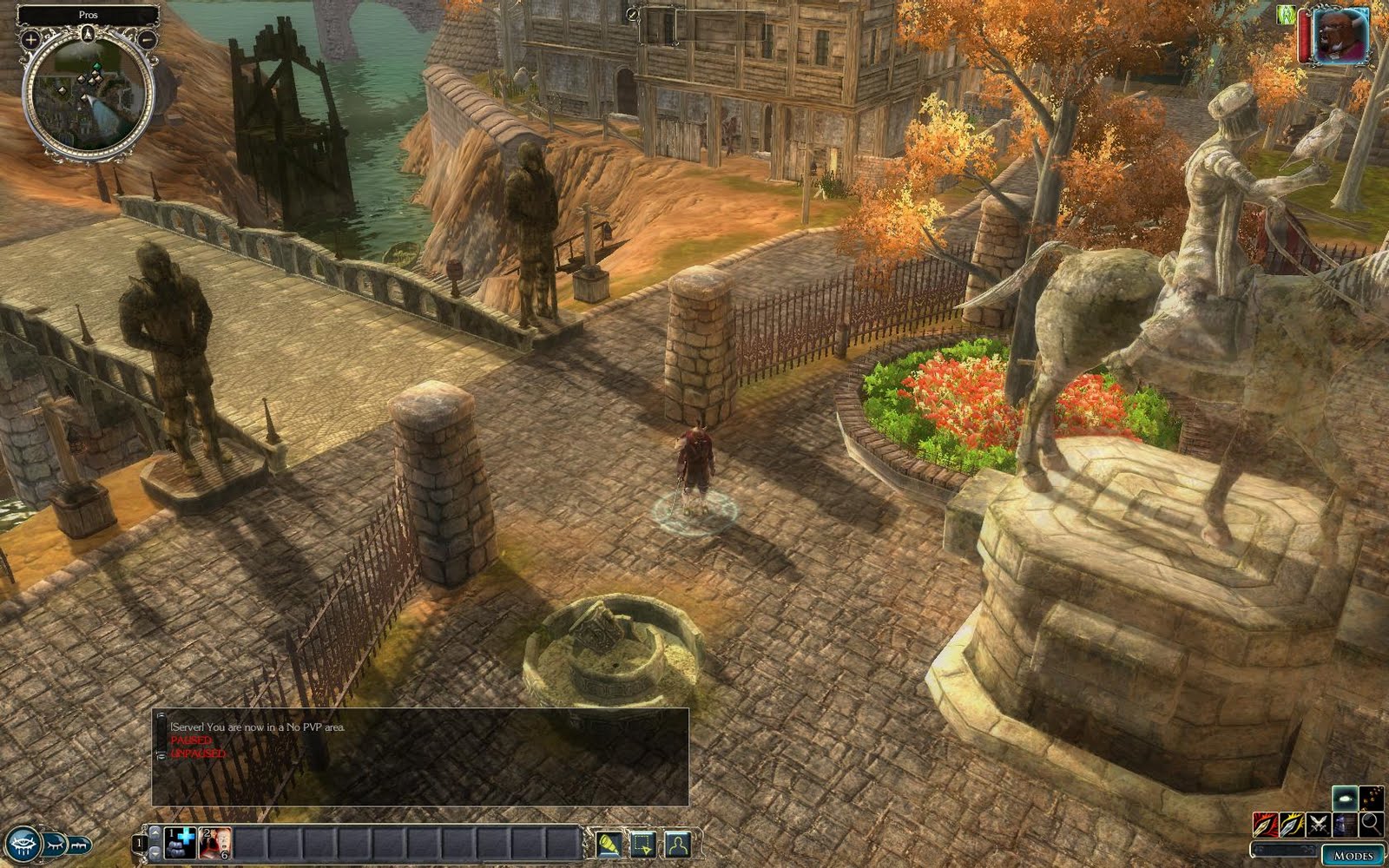Image resolution: width=1389 pixels, height=868 pixels.
Task: Toggle the red flaming blade mode
Action: point(1265,824)
